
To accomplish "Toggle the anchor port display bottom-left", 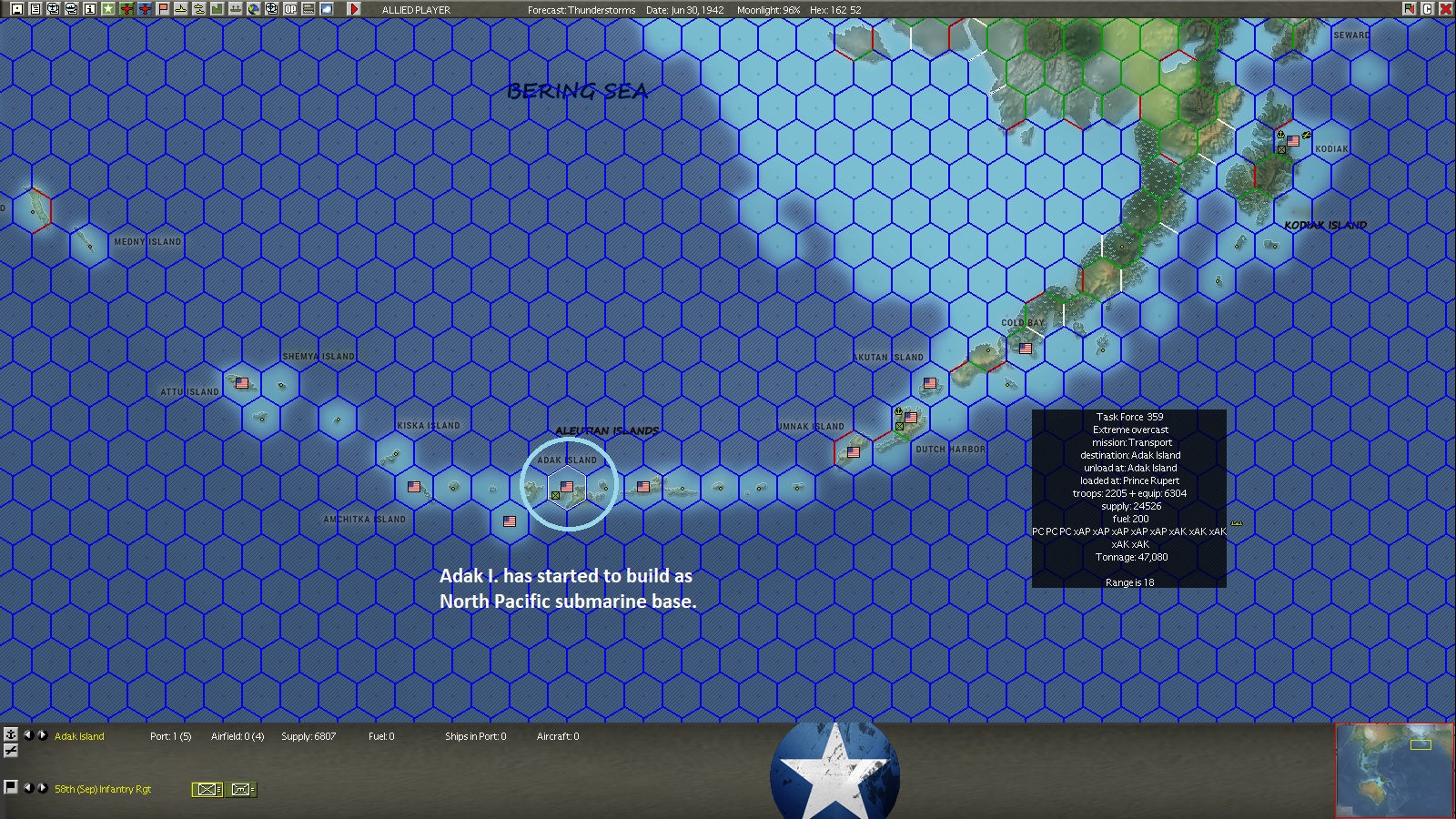I will (10, 737).
